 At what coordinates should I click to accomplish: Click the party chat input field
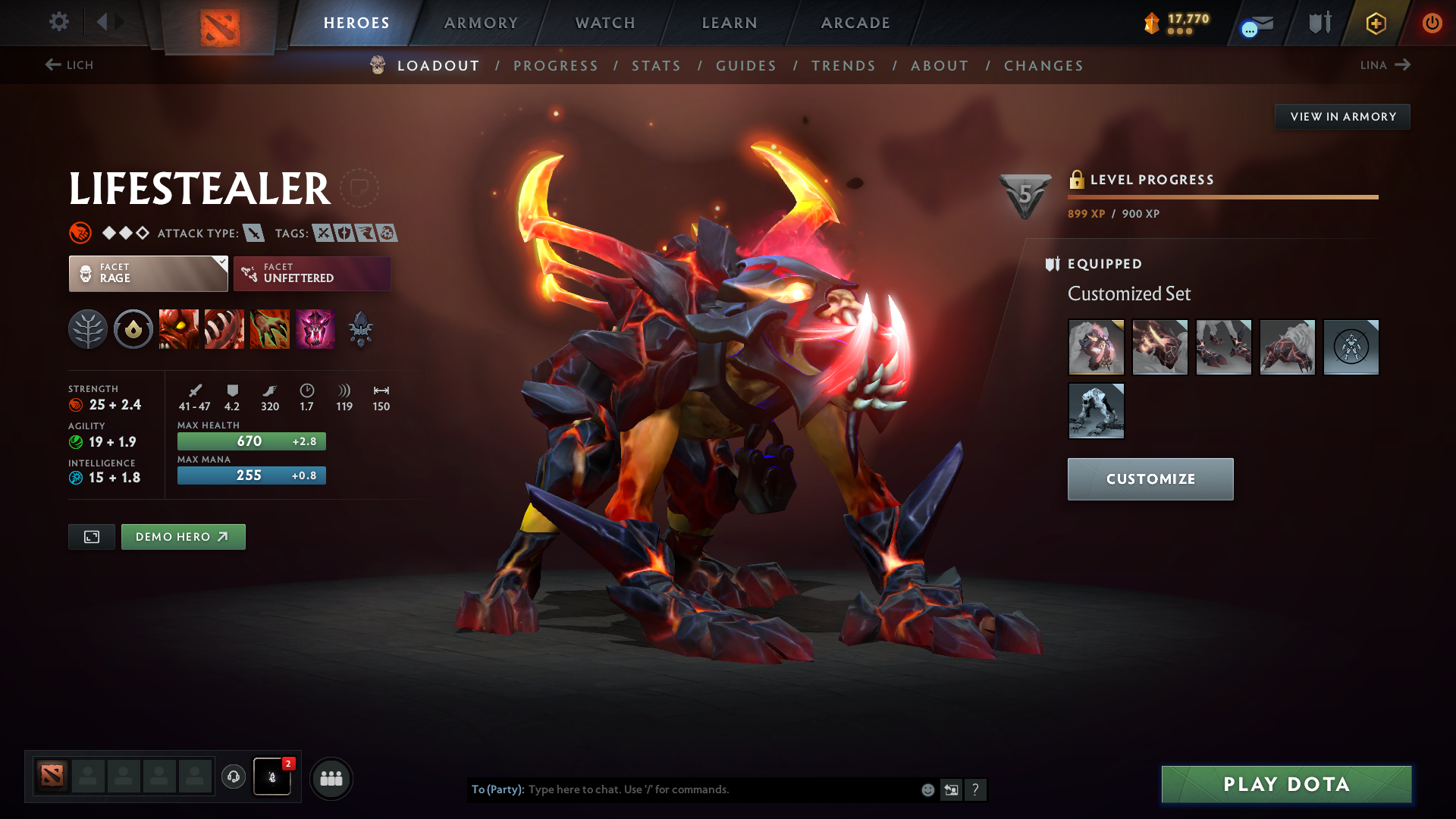(682, 789)
